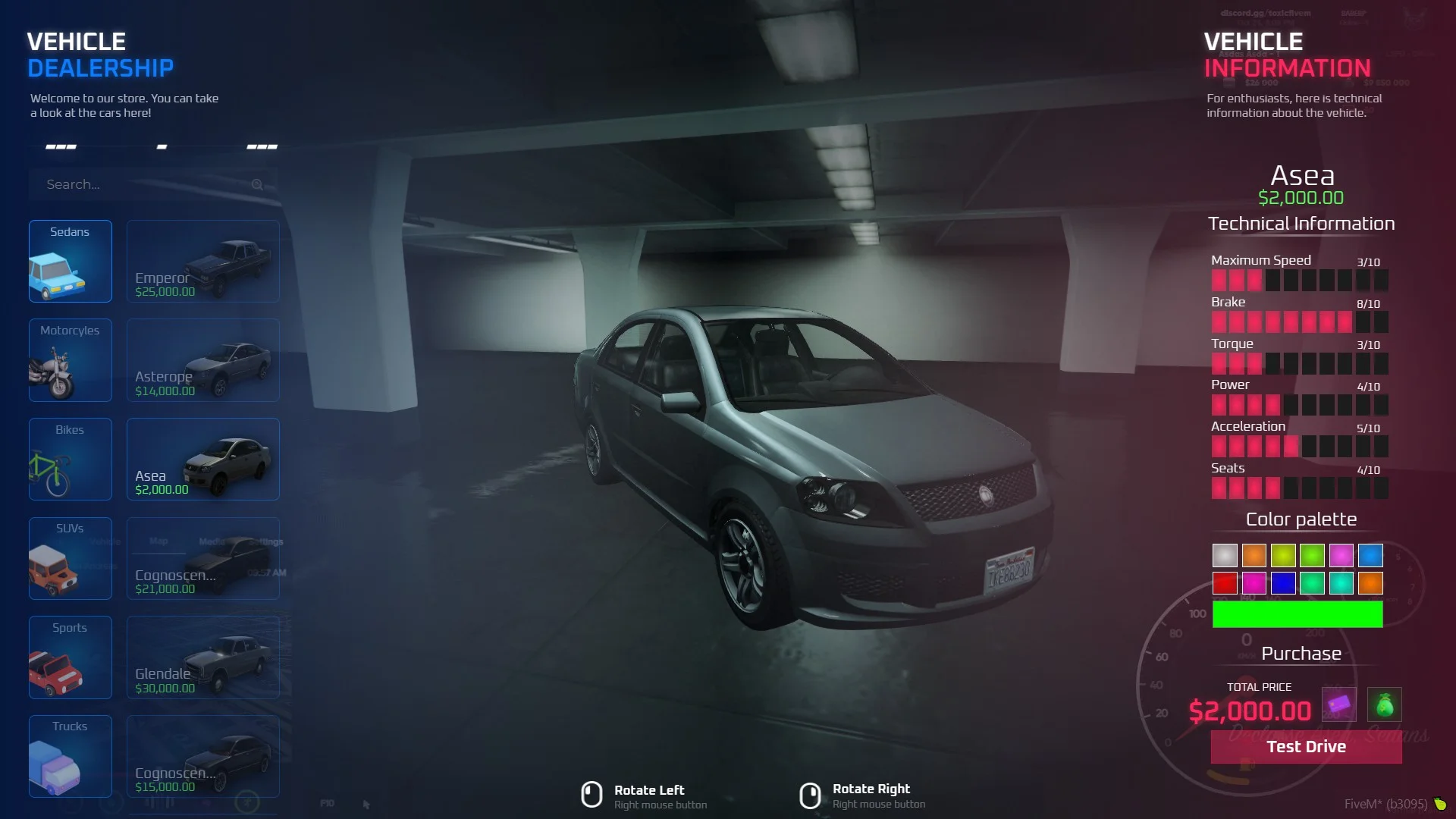The width and height of the screenshot is (1456, 819).
Task: Show the Sports car category
Action: pos(70,657)
